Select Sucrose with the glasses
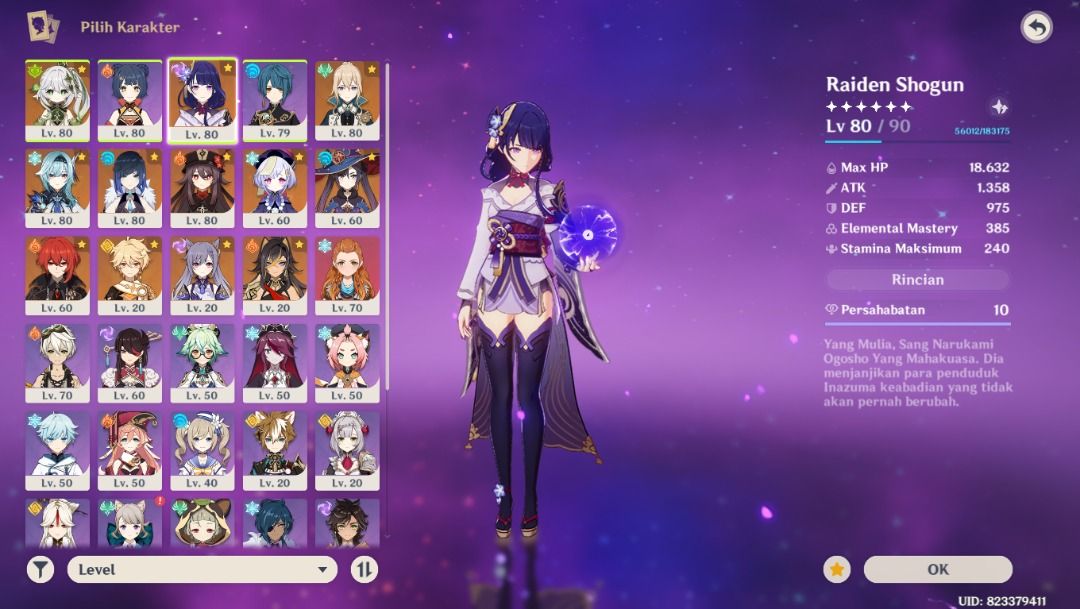Viewport: 1080px width, 609px height. [202, 362]
